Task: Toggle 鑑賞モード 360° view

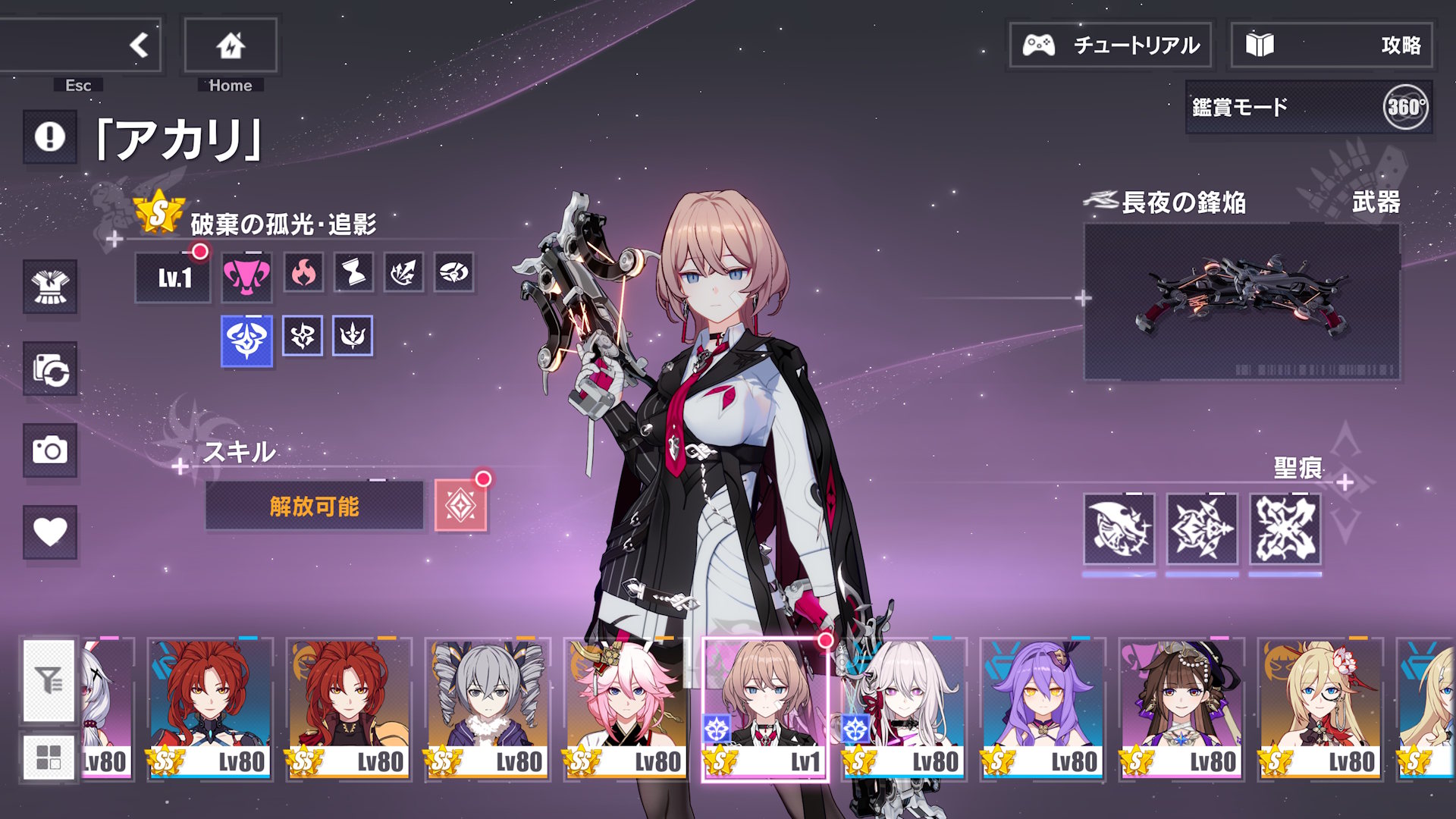Action: point(1309,108)
